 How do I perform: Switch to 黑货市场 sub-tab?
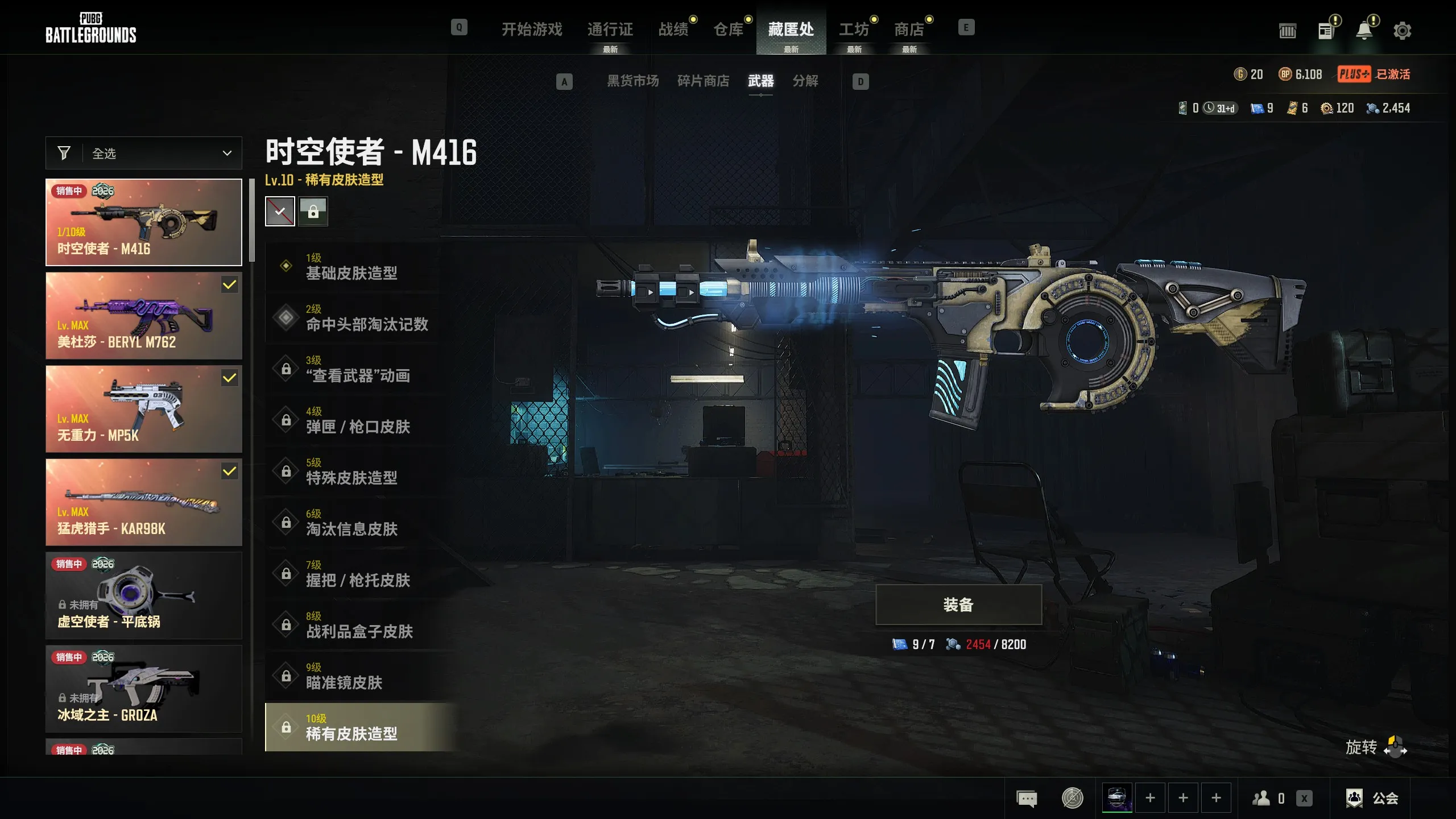(x=632, y=81)
